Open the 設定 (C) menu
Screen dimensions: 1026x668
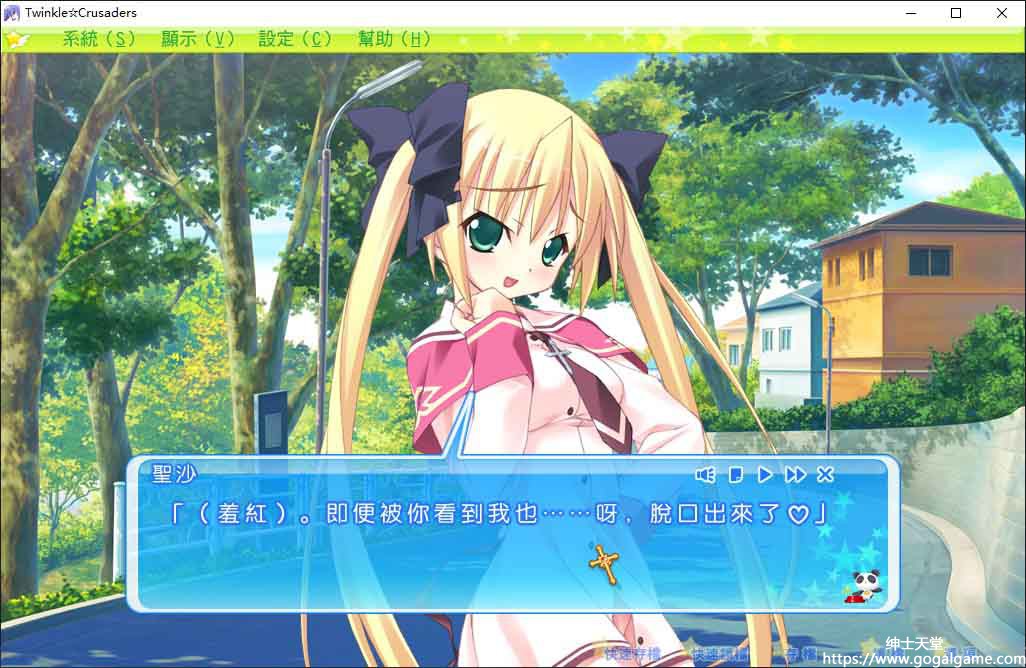[x=295, y=39]
